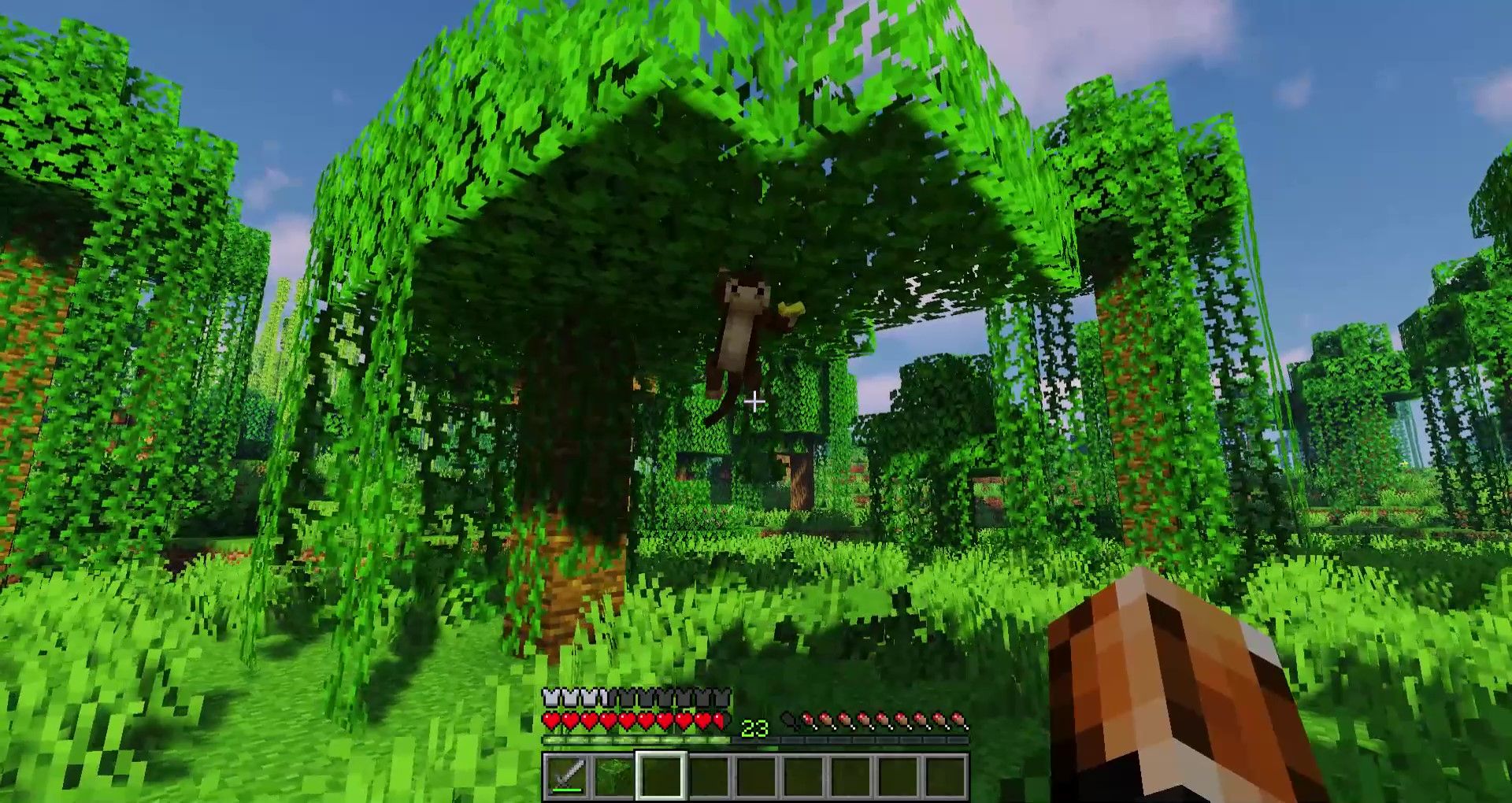Click the fourth empty hotbar slot
Viewport: 1512px width, 803px height.
803,777
